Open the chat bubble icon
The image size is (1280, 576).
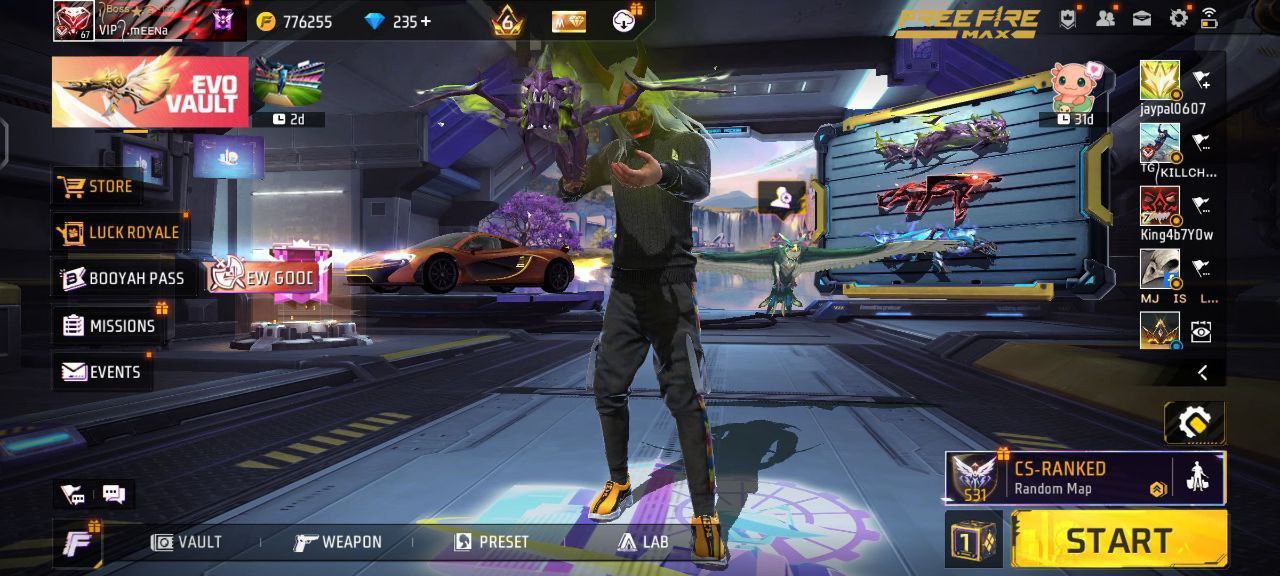(x=113, y=494)
